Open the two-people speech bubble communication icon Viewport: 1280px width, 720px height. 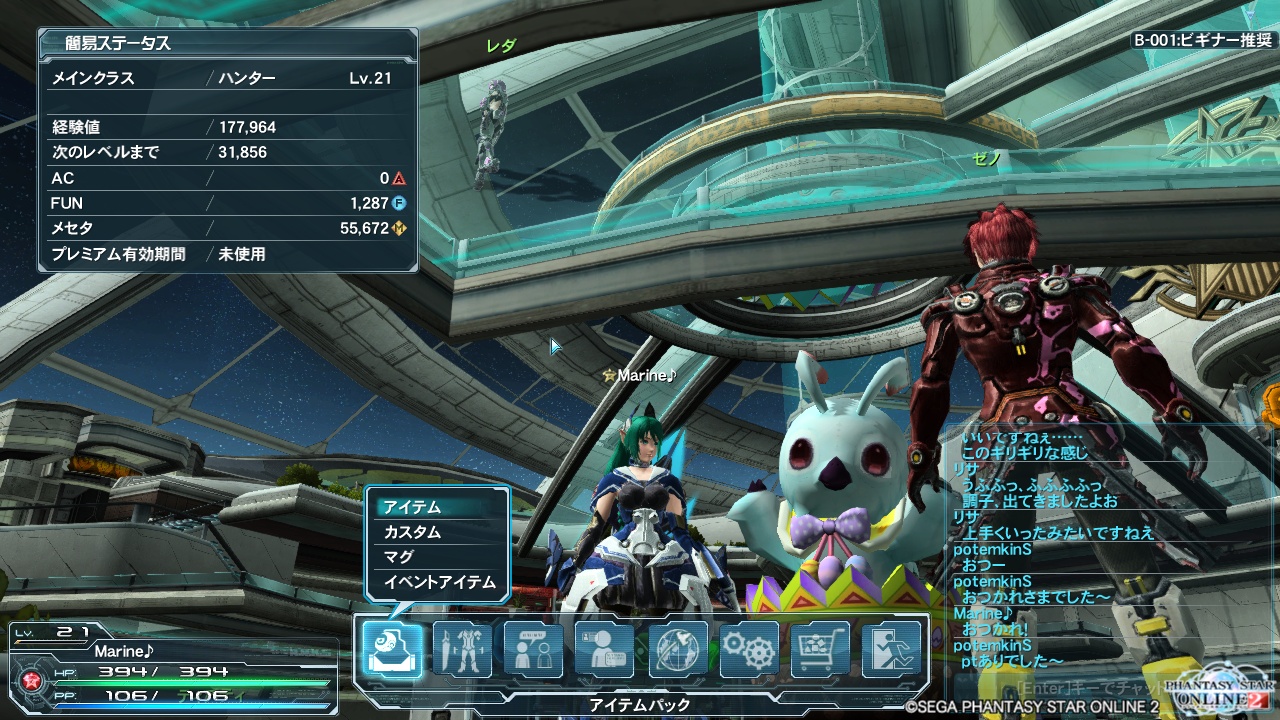(x=533, y=649)
